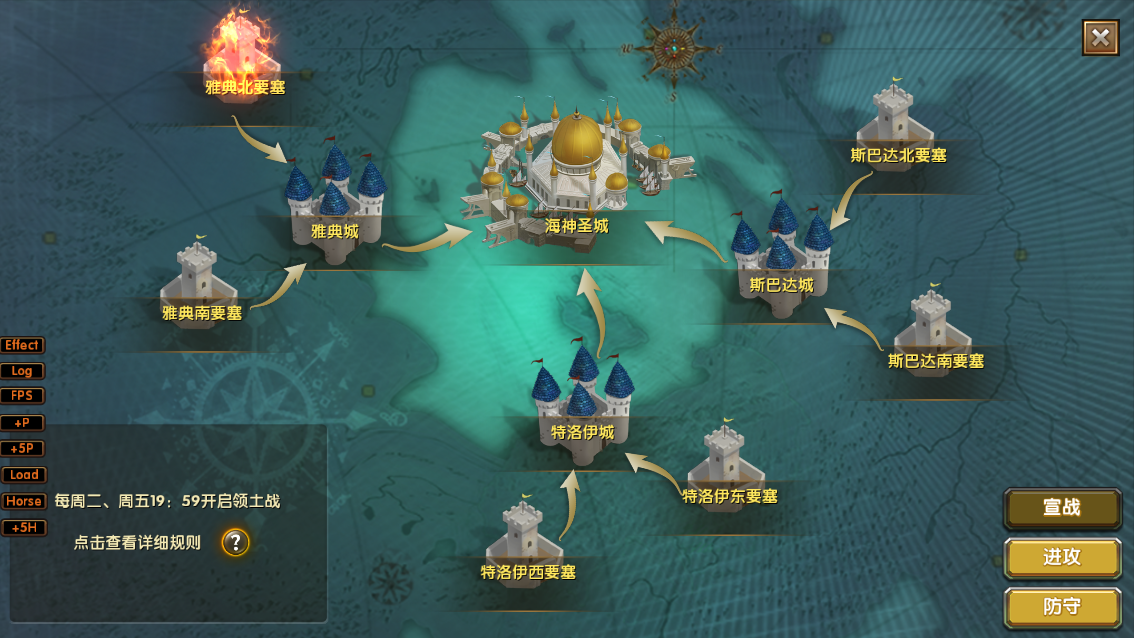
Task: Choose the 进攻 attack button
Action: click(x=1062, y=557)
